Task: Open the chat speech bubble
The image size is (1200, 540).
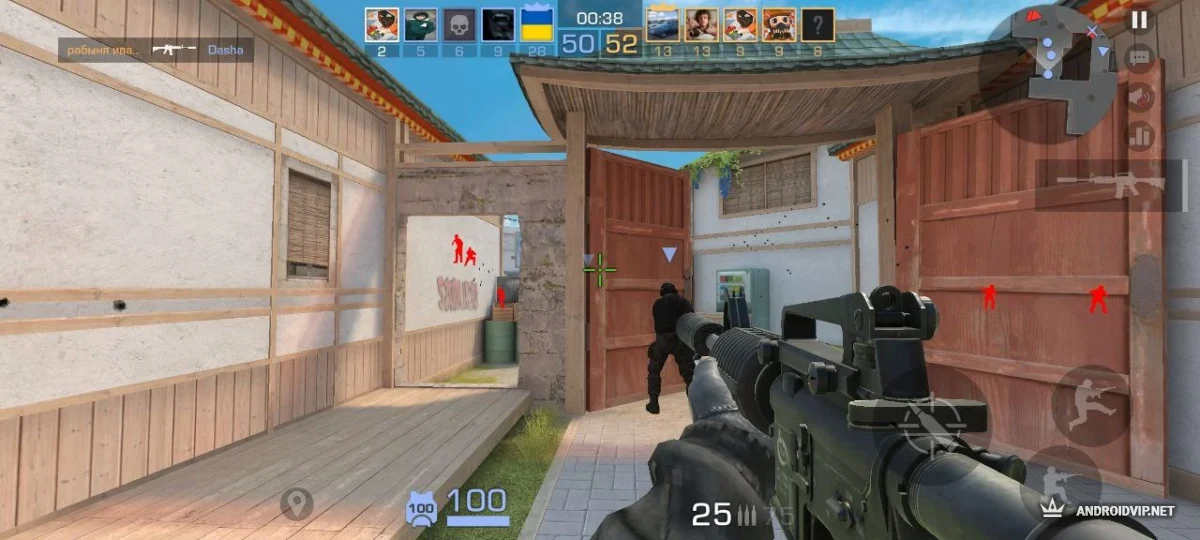Action: [x=1139, y=58]
